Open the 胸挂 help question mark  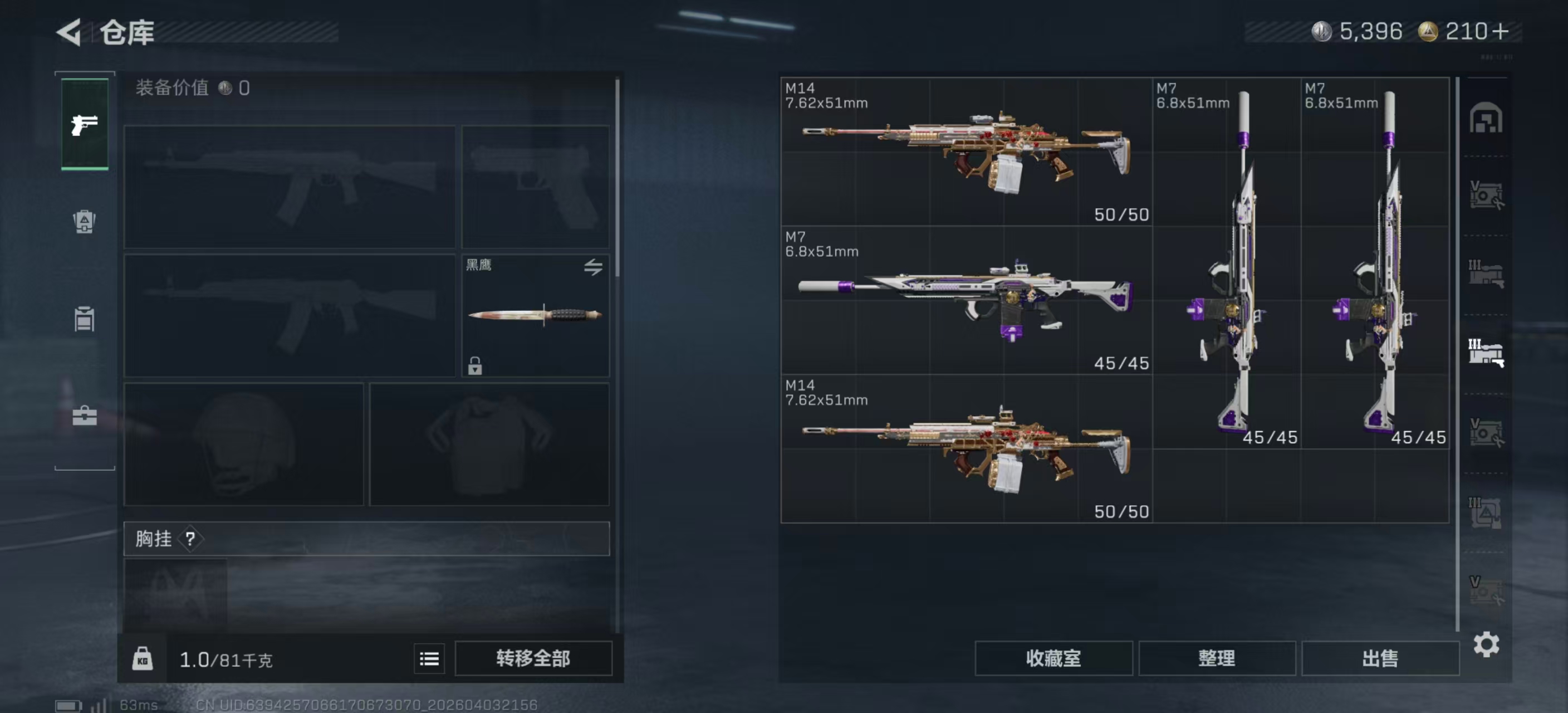[190, 538]
